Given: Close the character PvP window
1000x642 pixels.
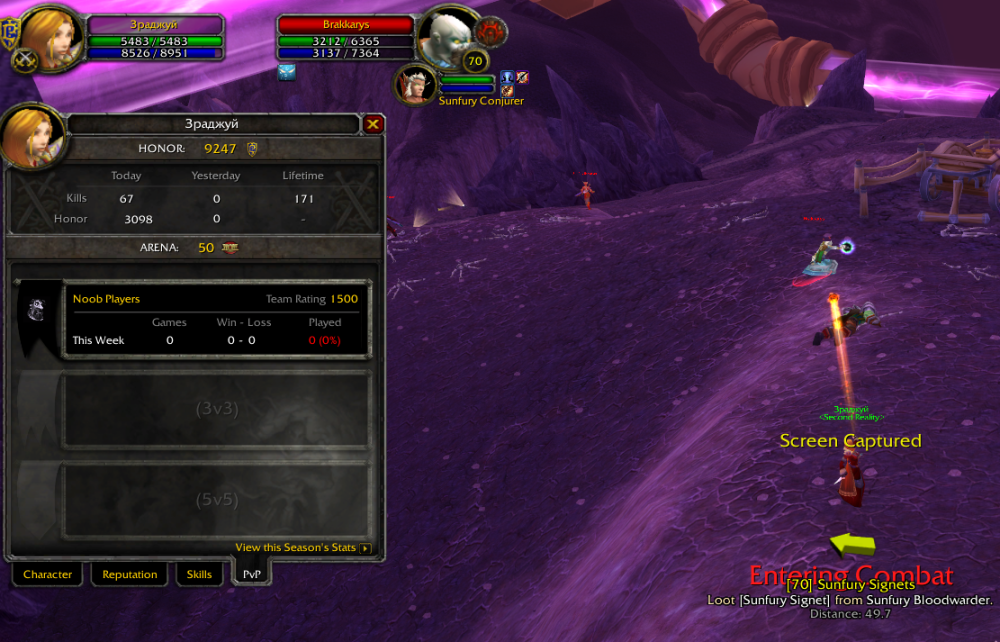Looking at the screenshot, I should (x=373, y=124).
